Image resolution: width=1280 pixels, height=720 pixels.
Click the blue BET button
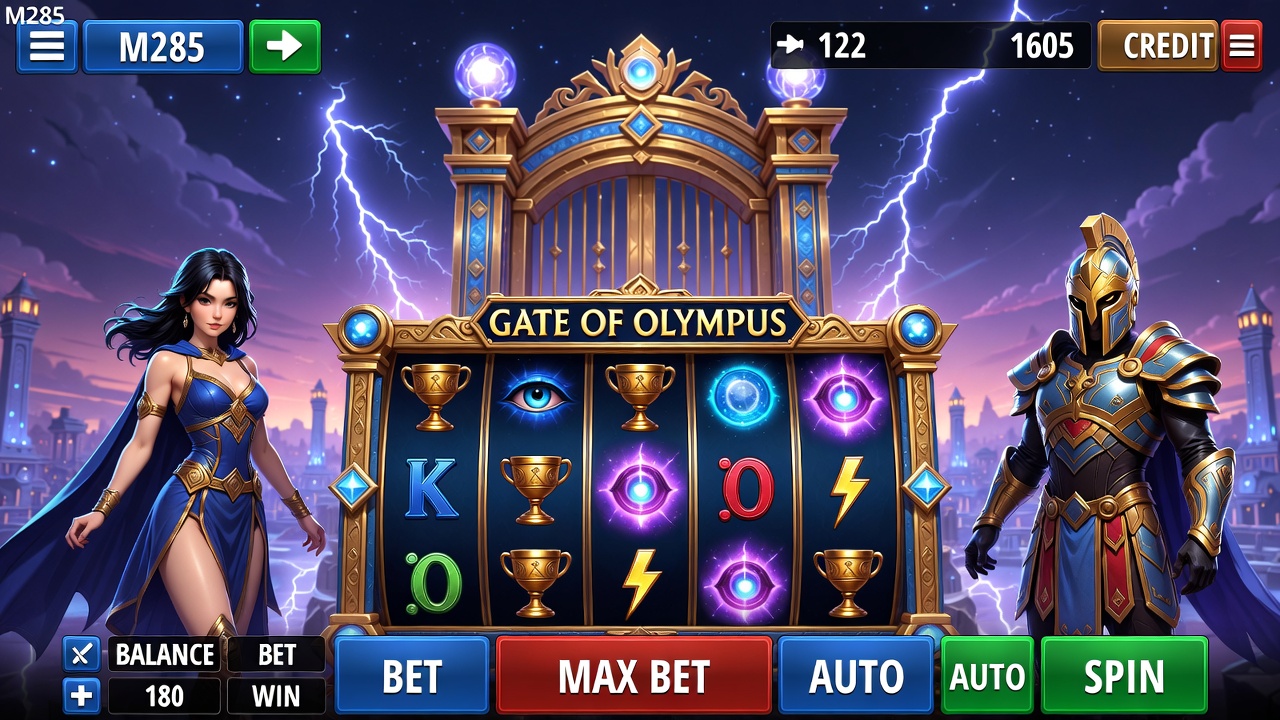412,676
